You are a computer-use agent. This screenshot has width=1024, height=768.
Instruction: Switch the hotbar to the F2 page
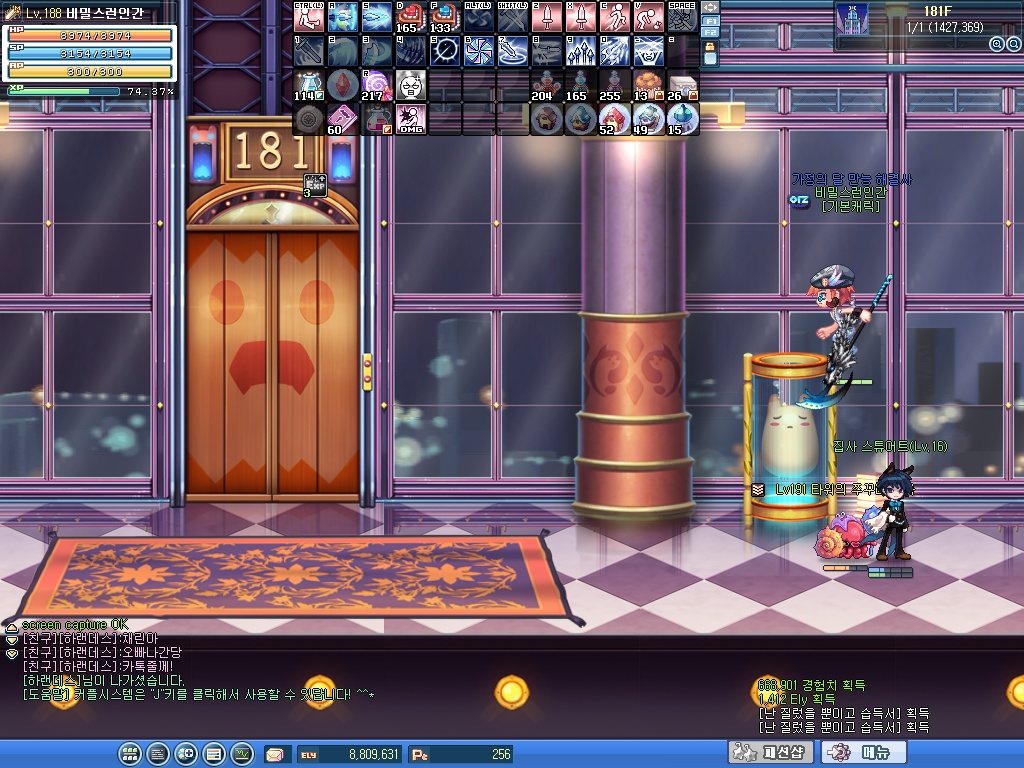point(711,33)
